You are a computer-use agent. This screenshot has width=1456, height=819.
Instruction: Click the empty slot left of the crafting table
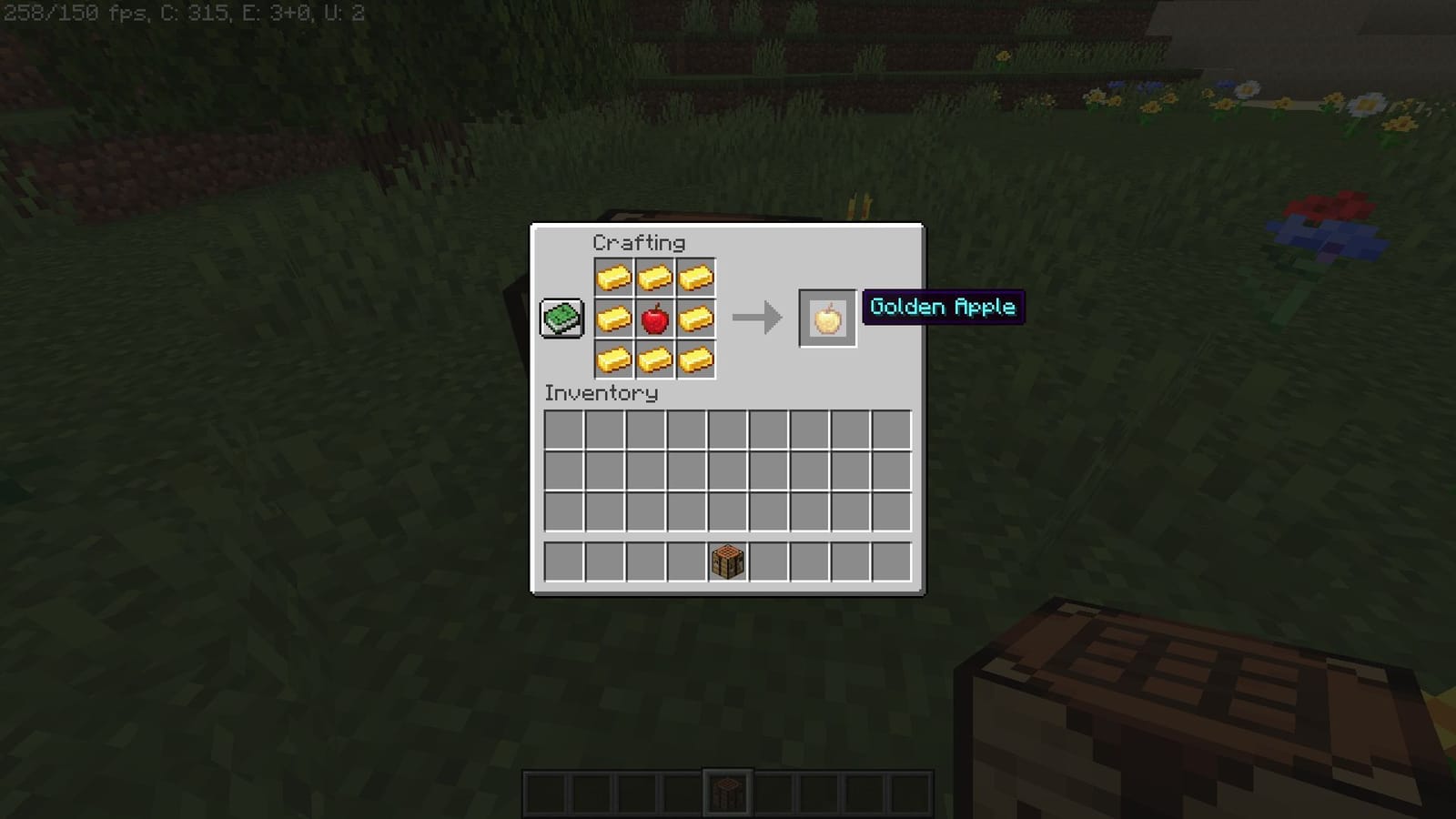click(686, 561)
